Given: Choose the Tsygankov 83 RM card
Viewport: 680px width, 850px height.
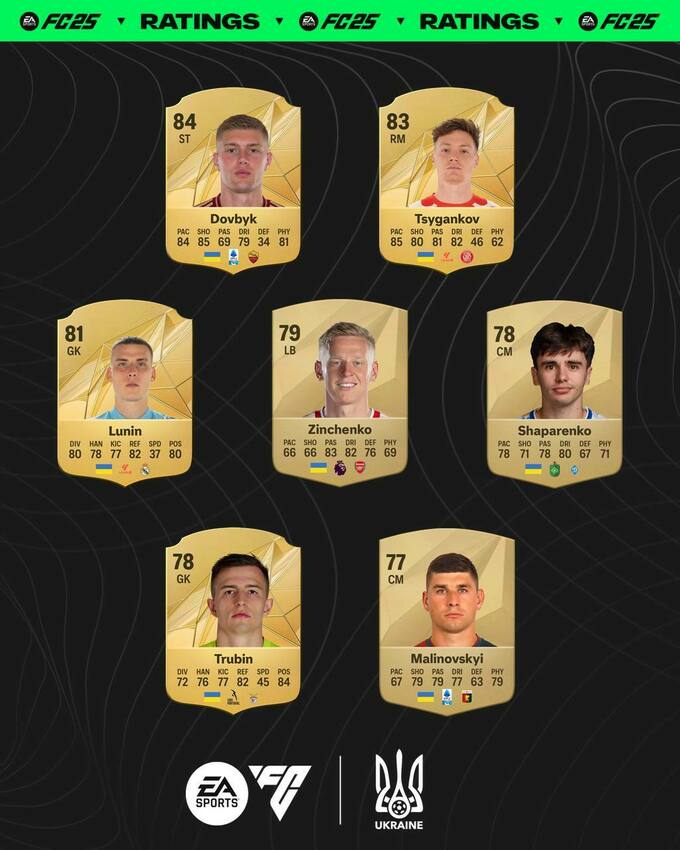Looking at the screenshot, I should [447, 180].
